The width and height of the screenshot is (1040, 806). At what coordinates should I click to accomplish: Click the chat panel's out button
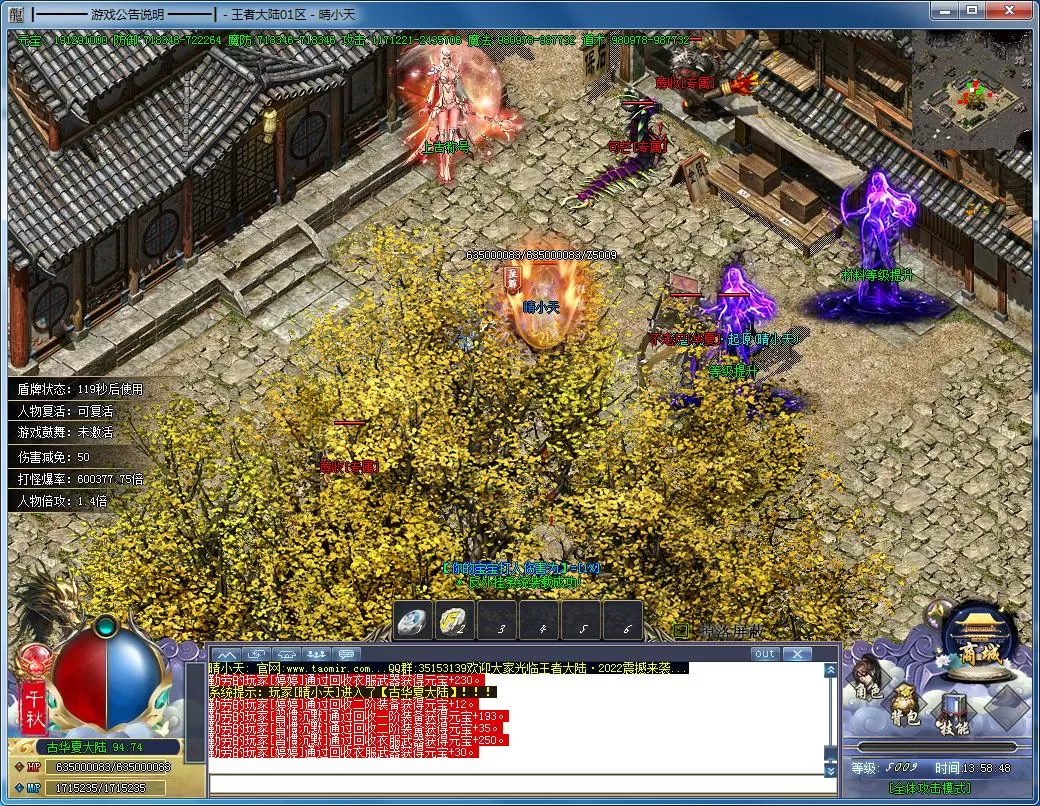pyautogui.click(x=764, y=654)
